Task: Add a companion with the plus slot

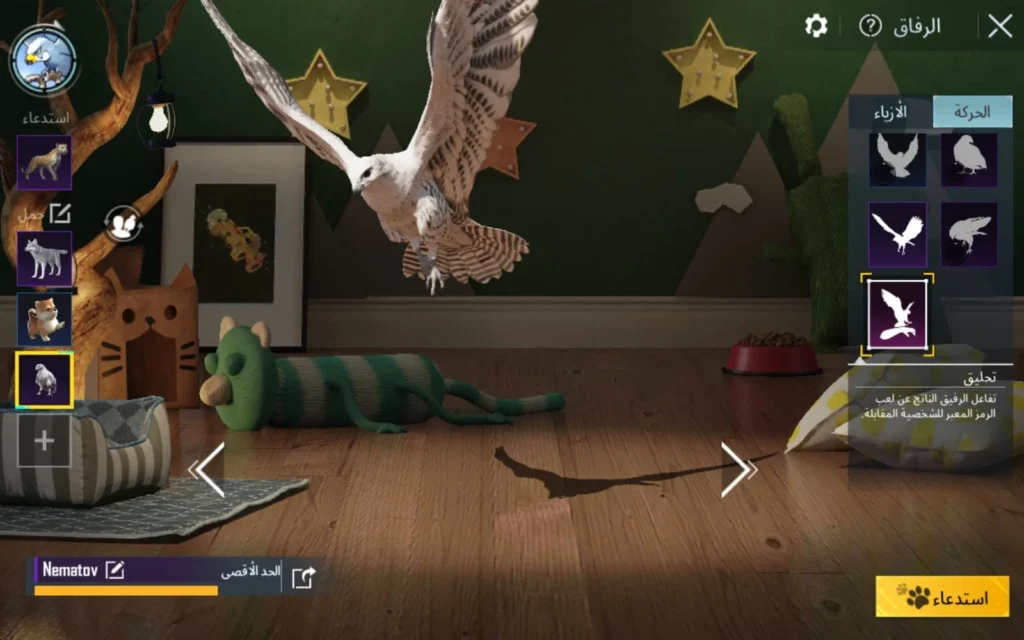Action: [x=44, y=440]
